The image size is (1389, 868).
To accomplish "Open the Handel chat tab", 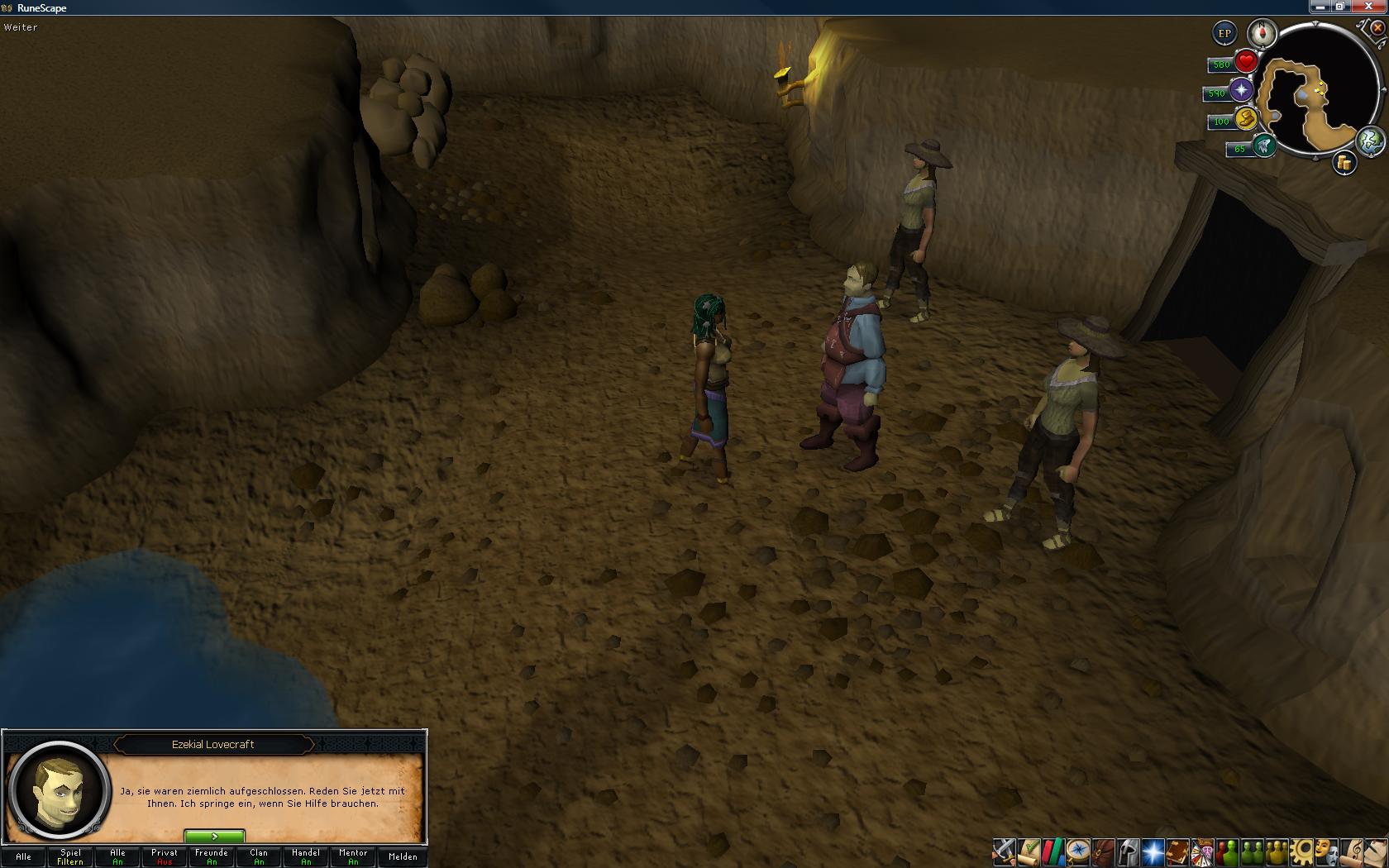I will (x=306, y=856).
